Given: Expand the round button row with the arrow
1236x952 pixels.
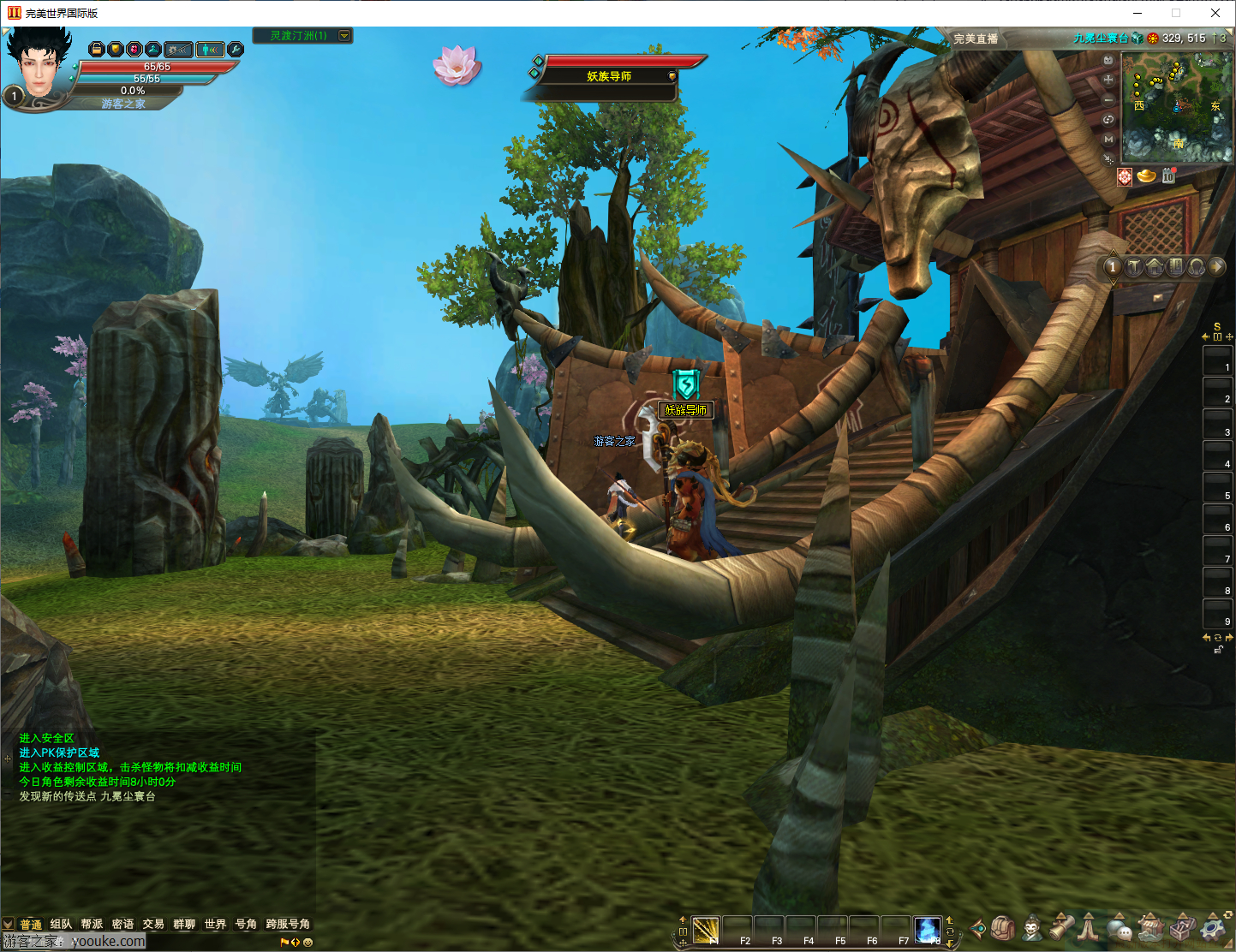Looking at the screenshot, I should [1216, 267].
